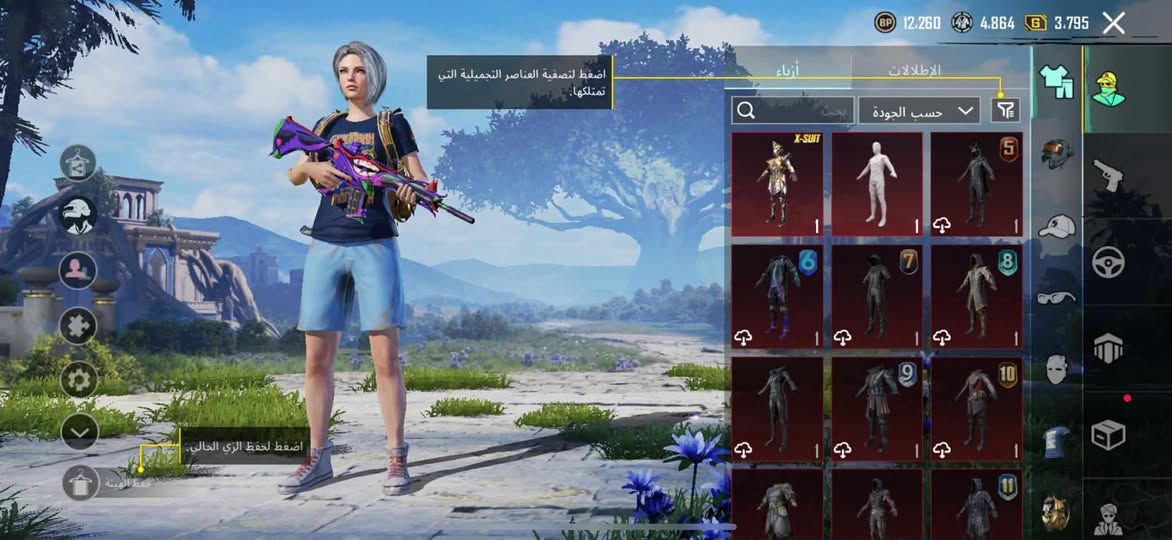Switch to the أزياء tab
The width and height of the screenshot is (1172, 540).
(789, 71)
